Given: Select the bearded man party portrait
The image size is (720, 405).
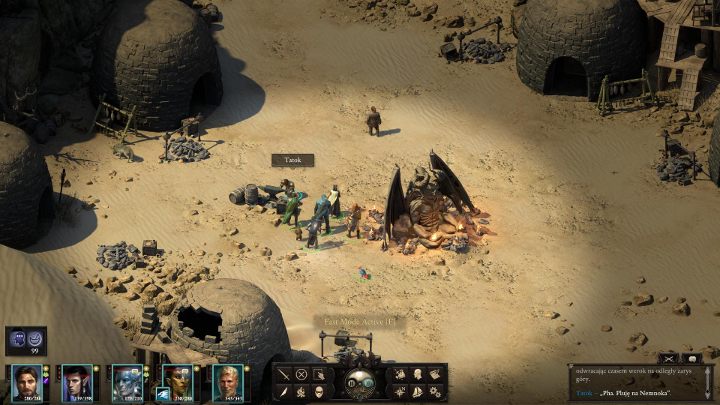Looking at the screenshot, I should click(25, 381).
